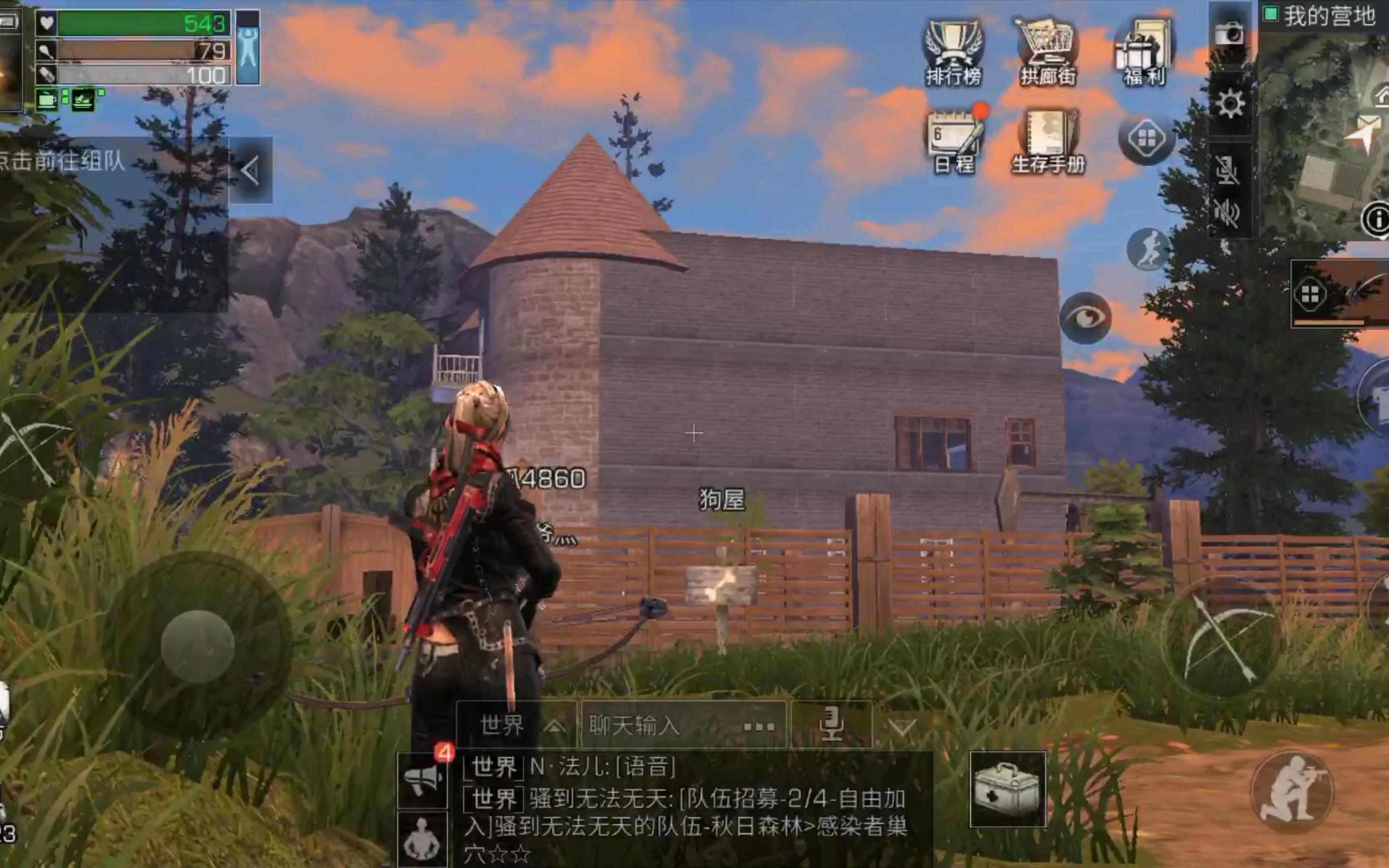
Task: Open settings via the gear icon
Action: tap(1229, 104)
